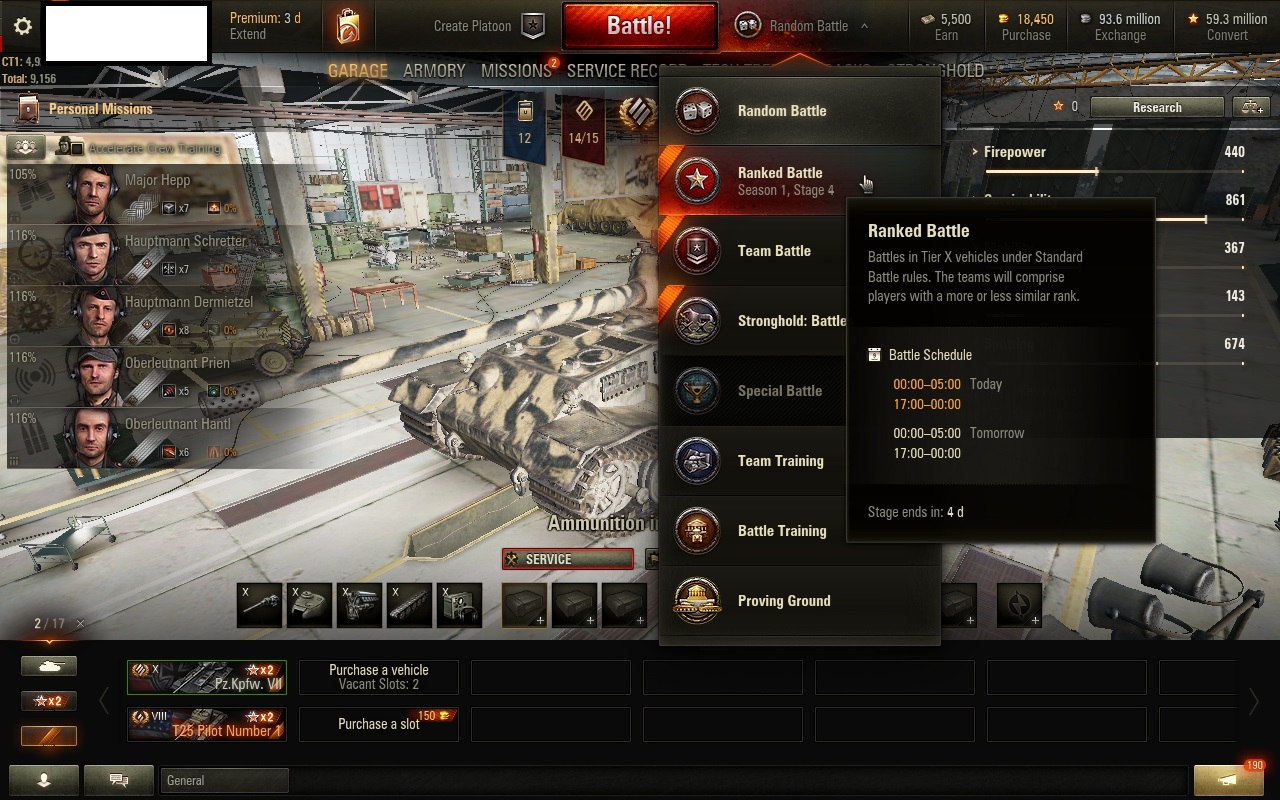Open the Research screen
This screenshot has width=1280, height=800.
pyautogui.click(x=1157, y=107)
